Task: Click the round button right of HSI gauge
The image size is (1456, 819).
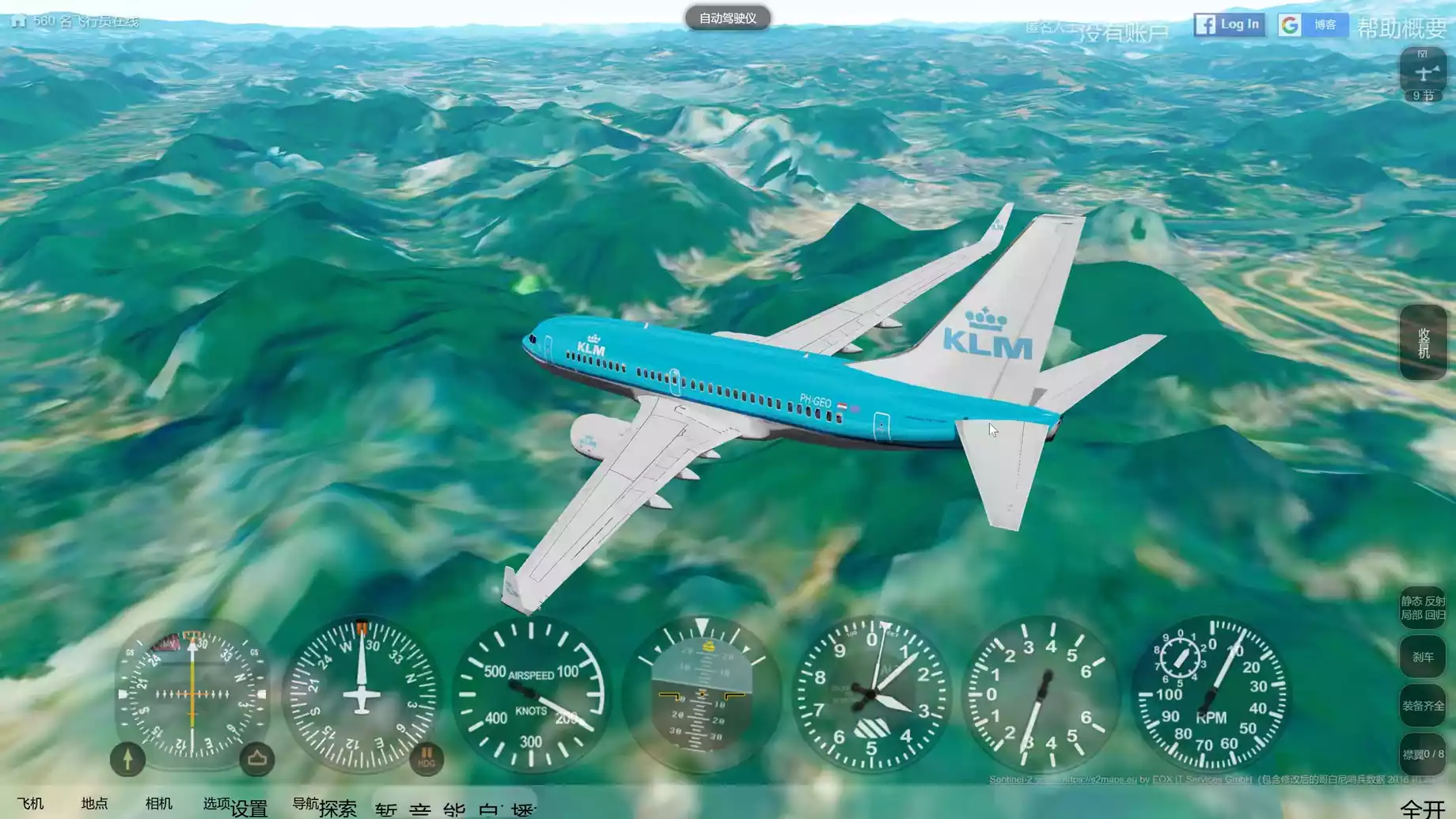Action: 256,759
